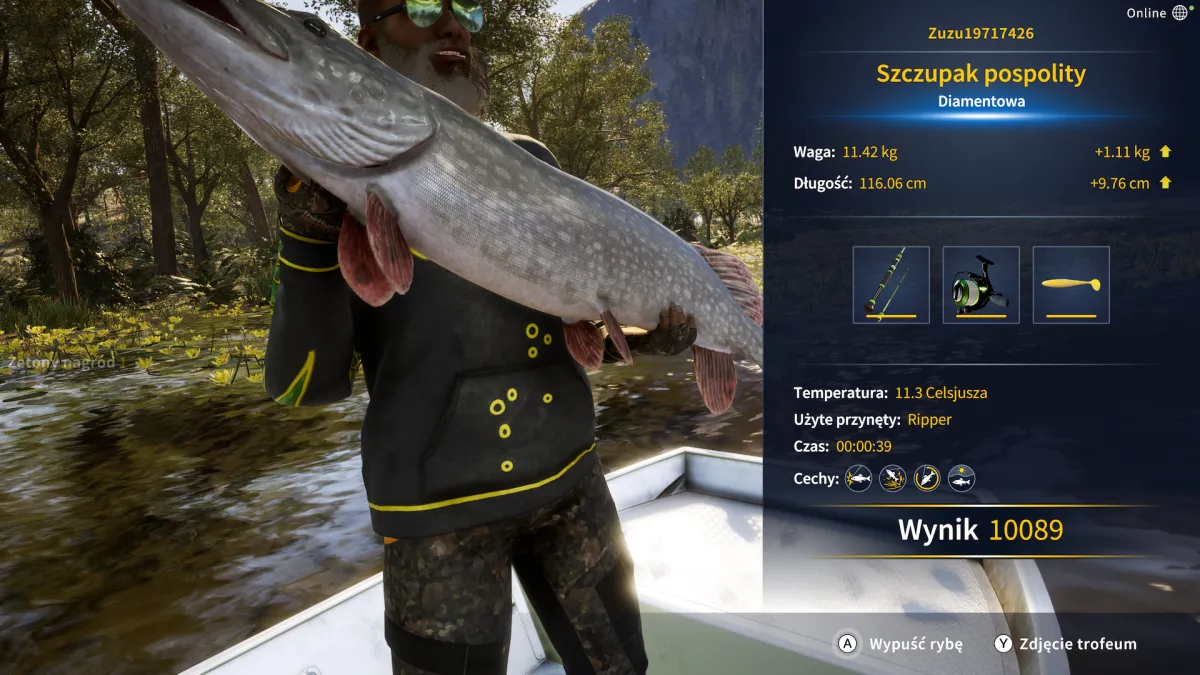
Task: Open the Online status globe icon
Action: coord(1180,13)
